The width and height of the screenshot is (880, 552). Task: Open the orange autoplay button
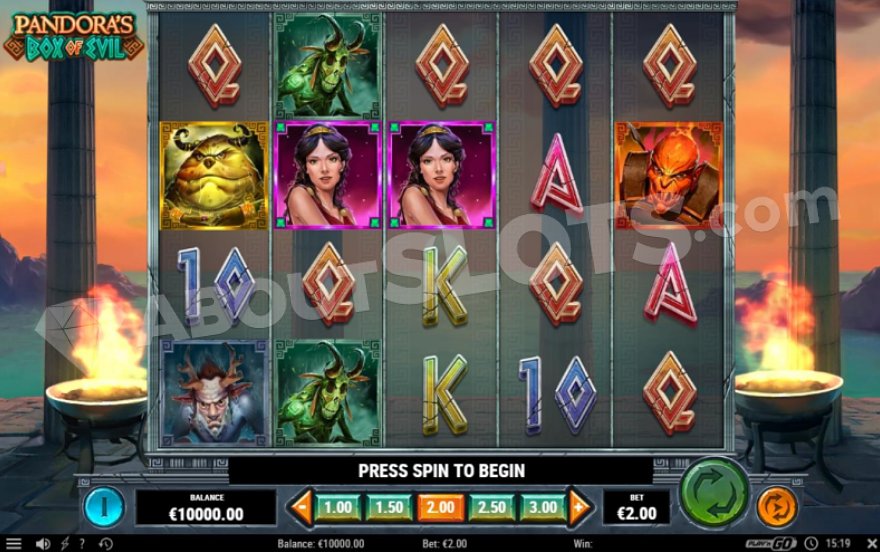[x=776, y=507]
